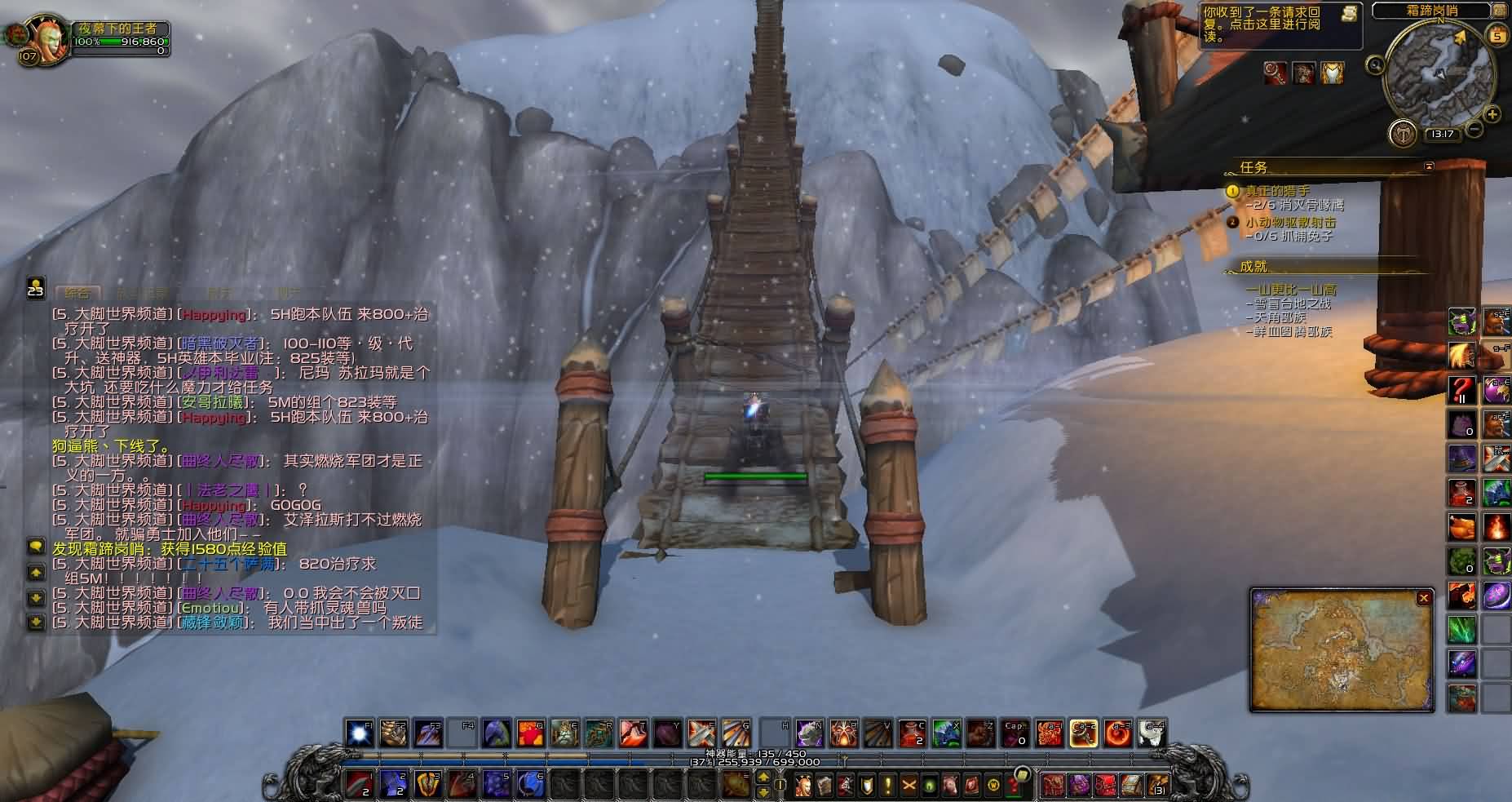The height and width of the screenshot is (802, 1512).
Task: Click the circular minimap
Action: tap(1439, 75)
